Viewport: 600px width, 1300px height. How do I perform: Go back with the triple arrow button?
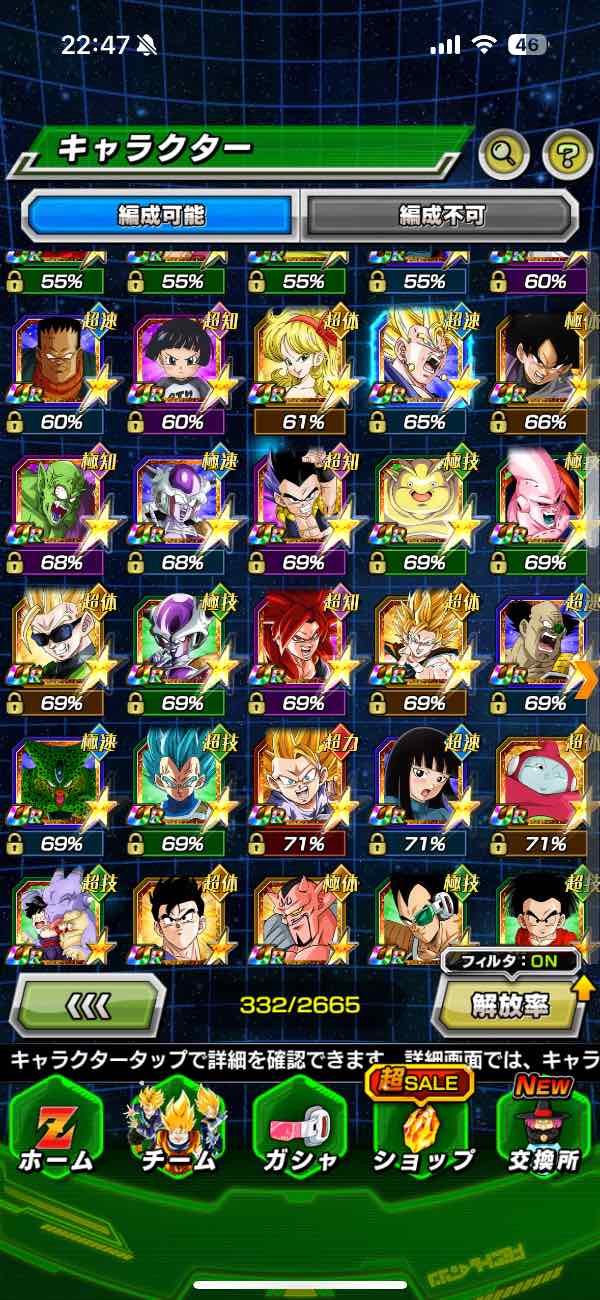coord(88,1004)
